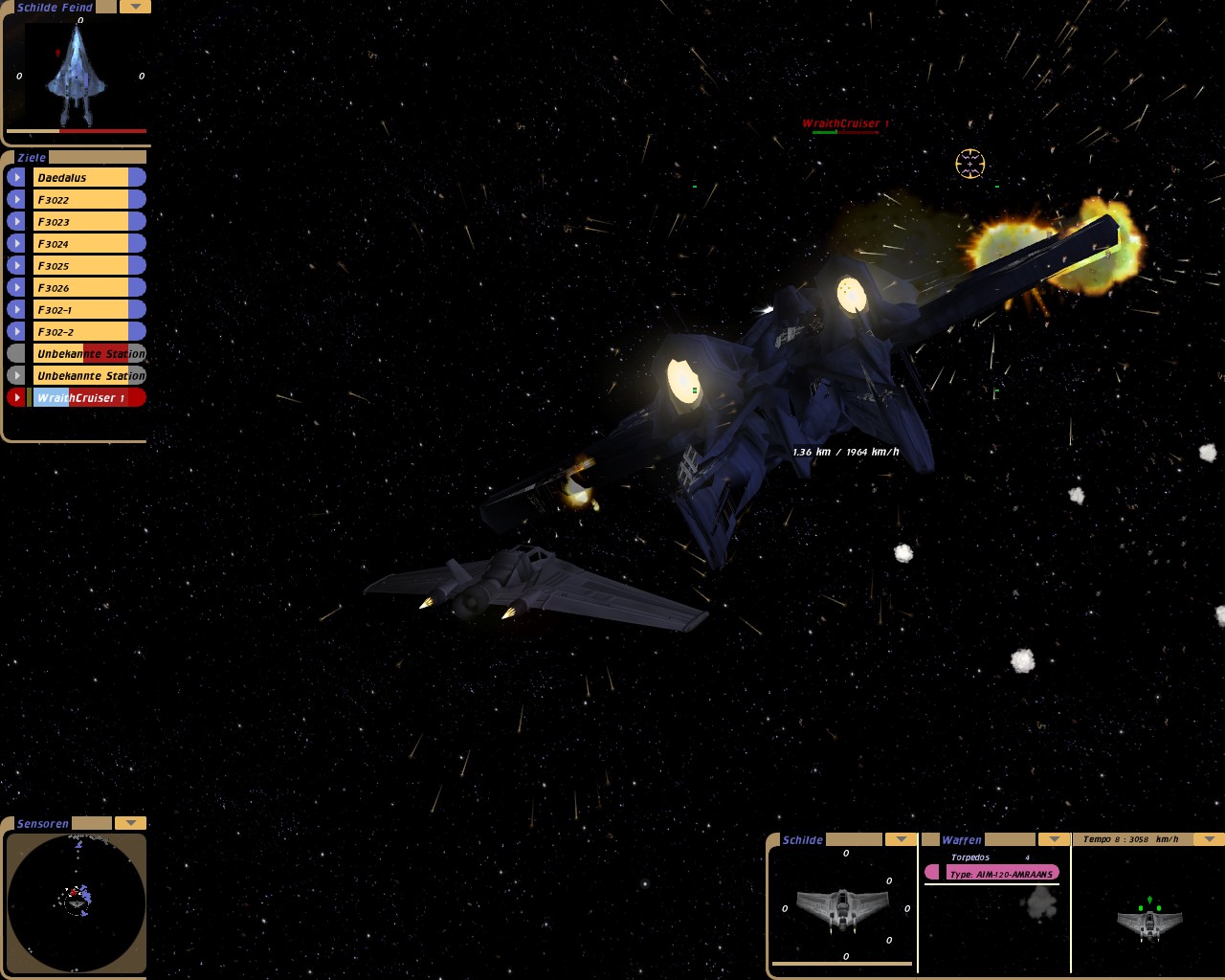
Task: Click the Sensoren radar display
Action: coord(76,902)
